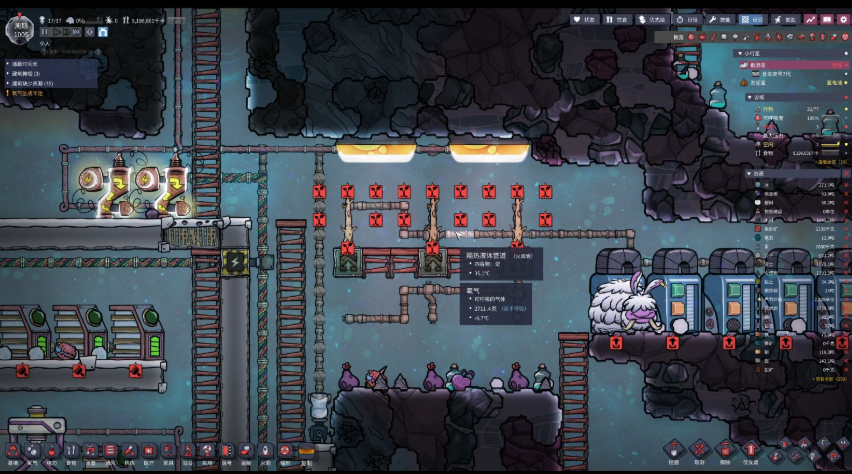
Task: Open the gear options menu
Action: (x=842, y=19)
